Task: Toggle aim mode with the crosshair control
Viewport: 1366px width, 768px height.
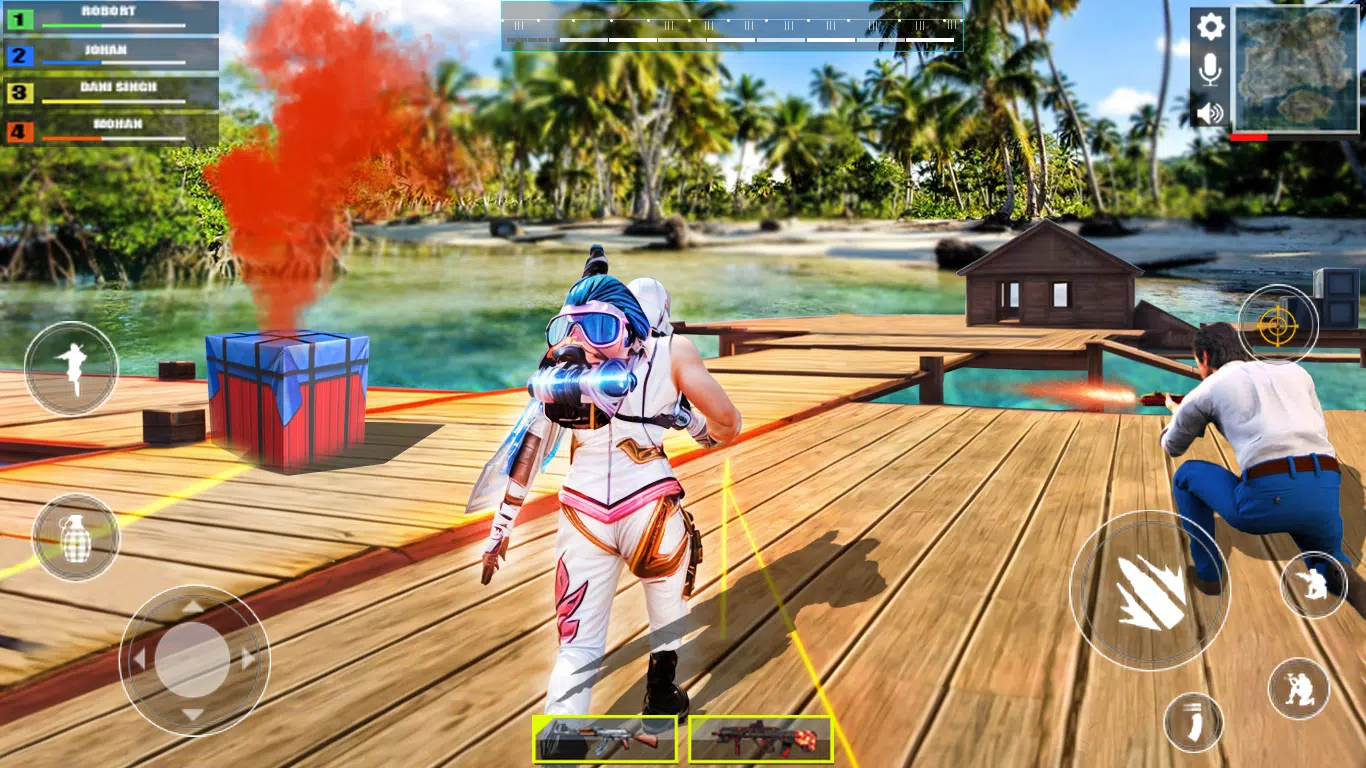Action: coord(1277,323)
